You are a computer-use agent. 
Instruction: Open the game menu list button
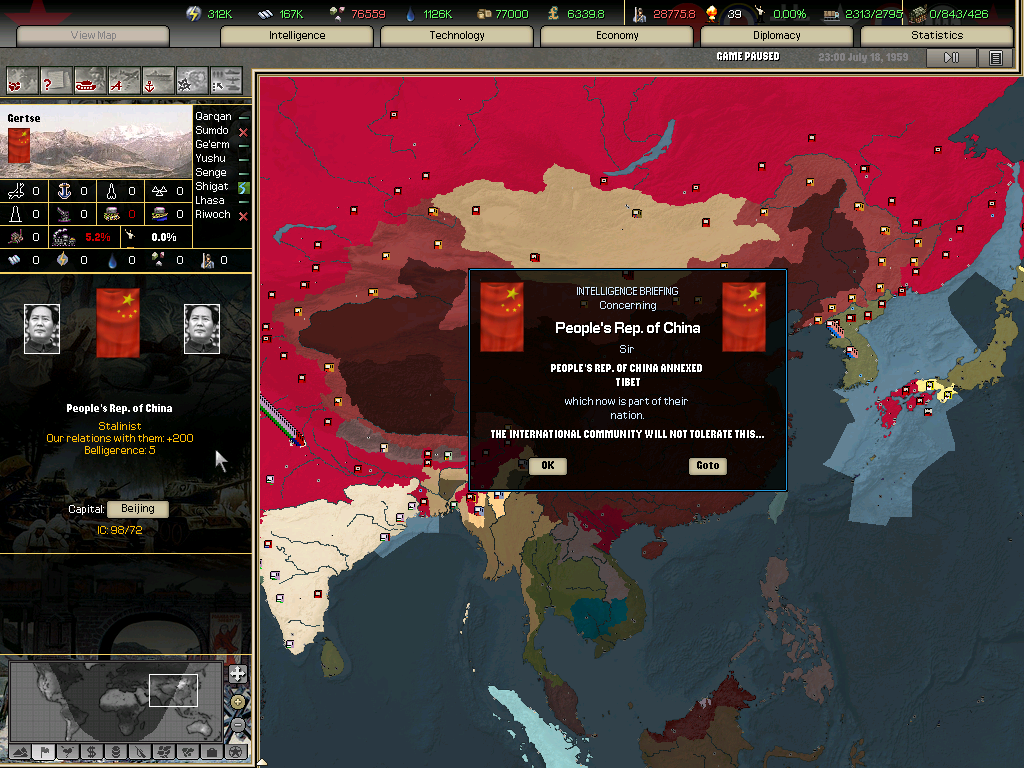[x=995, y=58]
